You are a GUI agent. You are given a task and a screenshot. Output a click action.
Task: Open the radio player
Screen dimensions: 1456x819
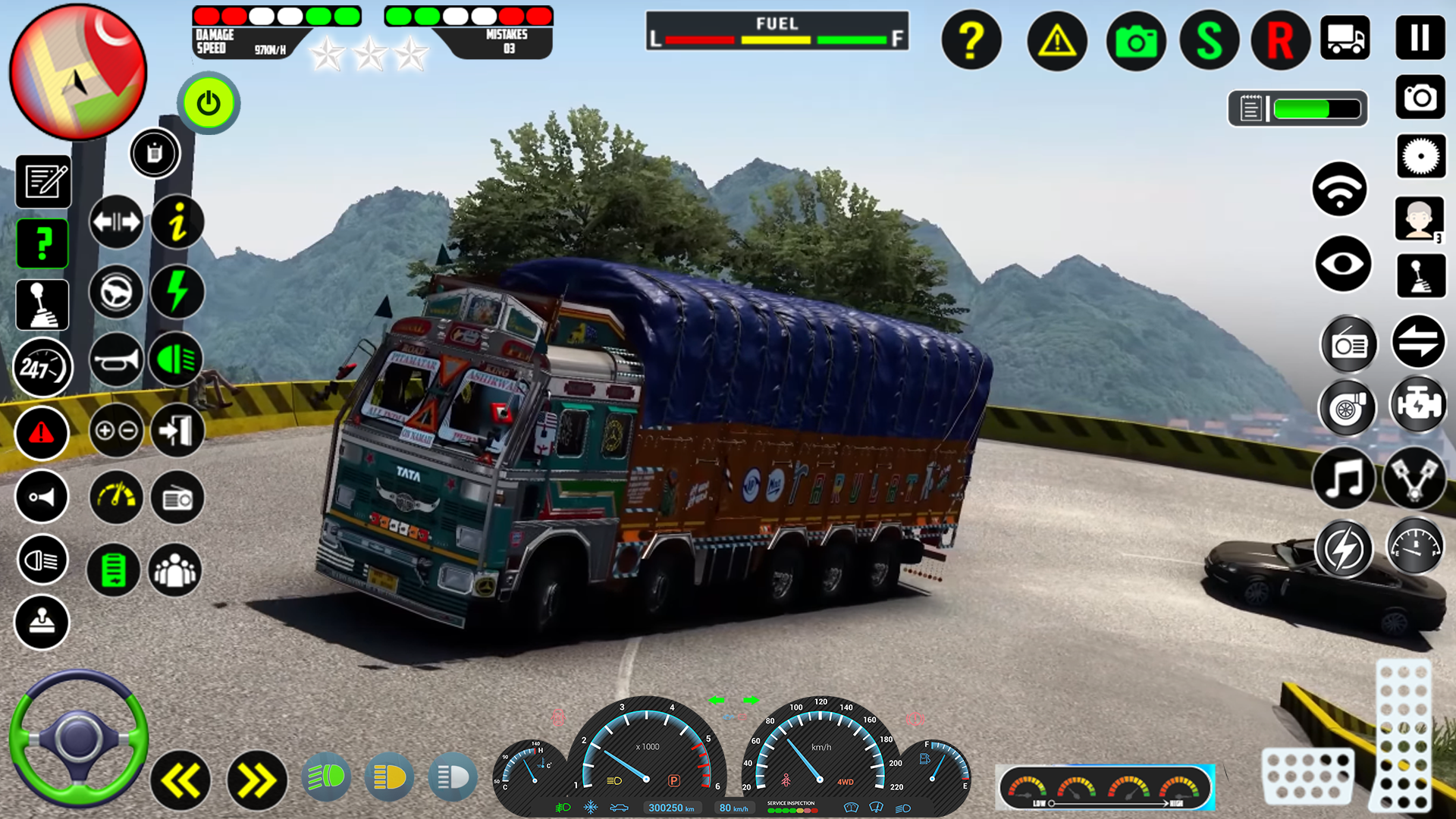(1348, 344)
